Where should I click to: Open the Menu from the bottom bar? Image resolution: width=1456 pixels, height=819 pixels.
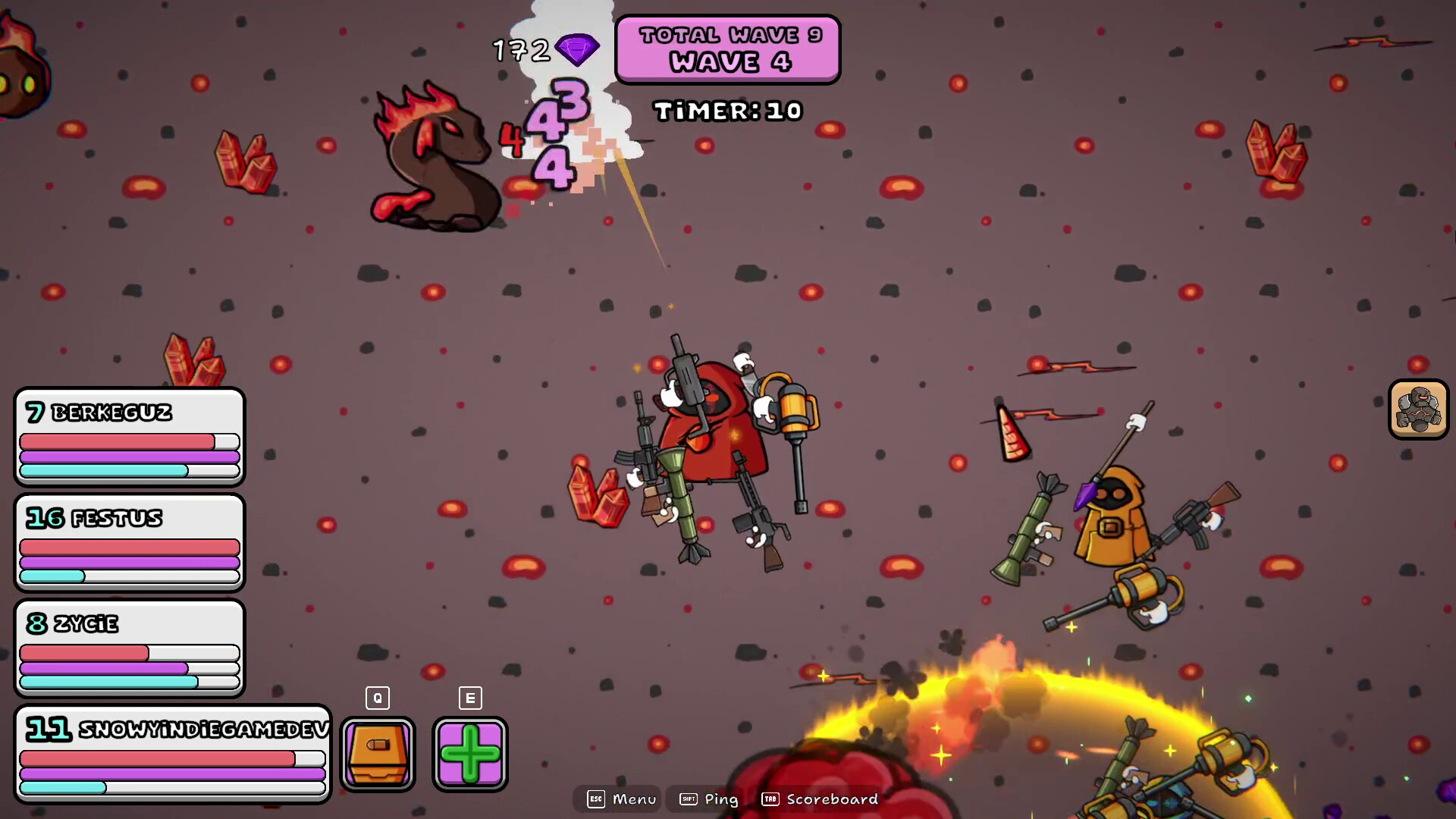click(637, 799)
